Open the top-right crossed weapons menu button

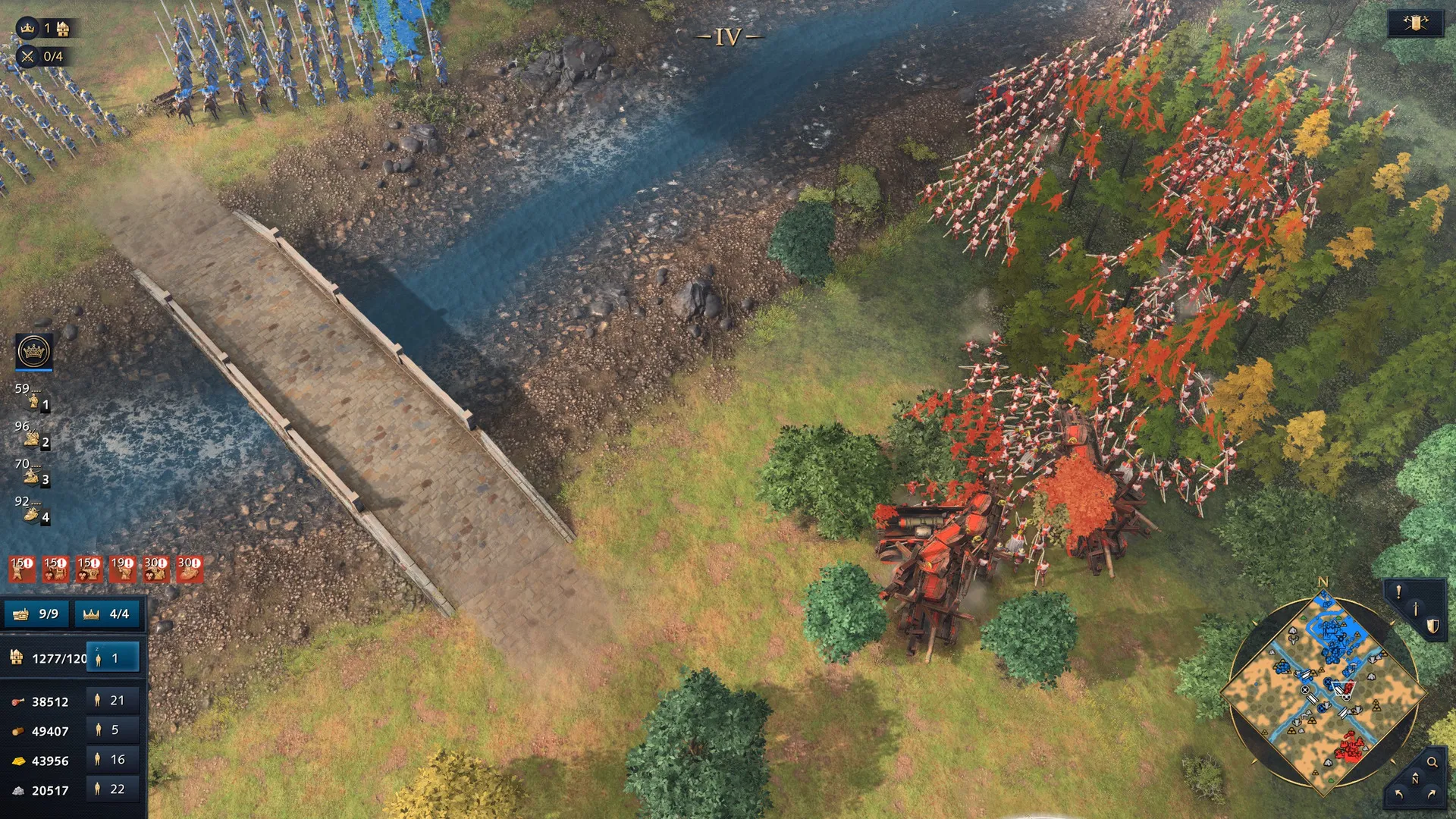point(1415,24)
